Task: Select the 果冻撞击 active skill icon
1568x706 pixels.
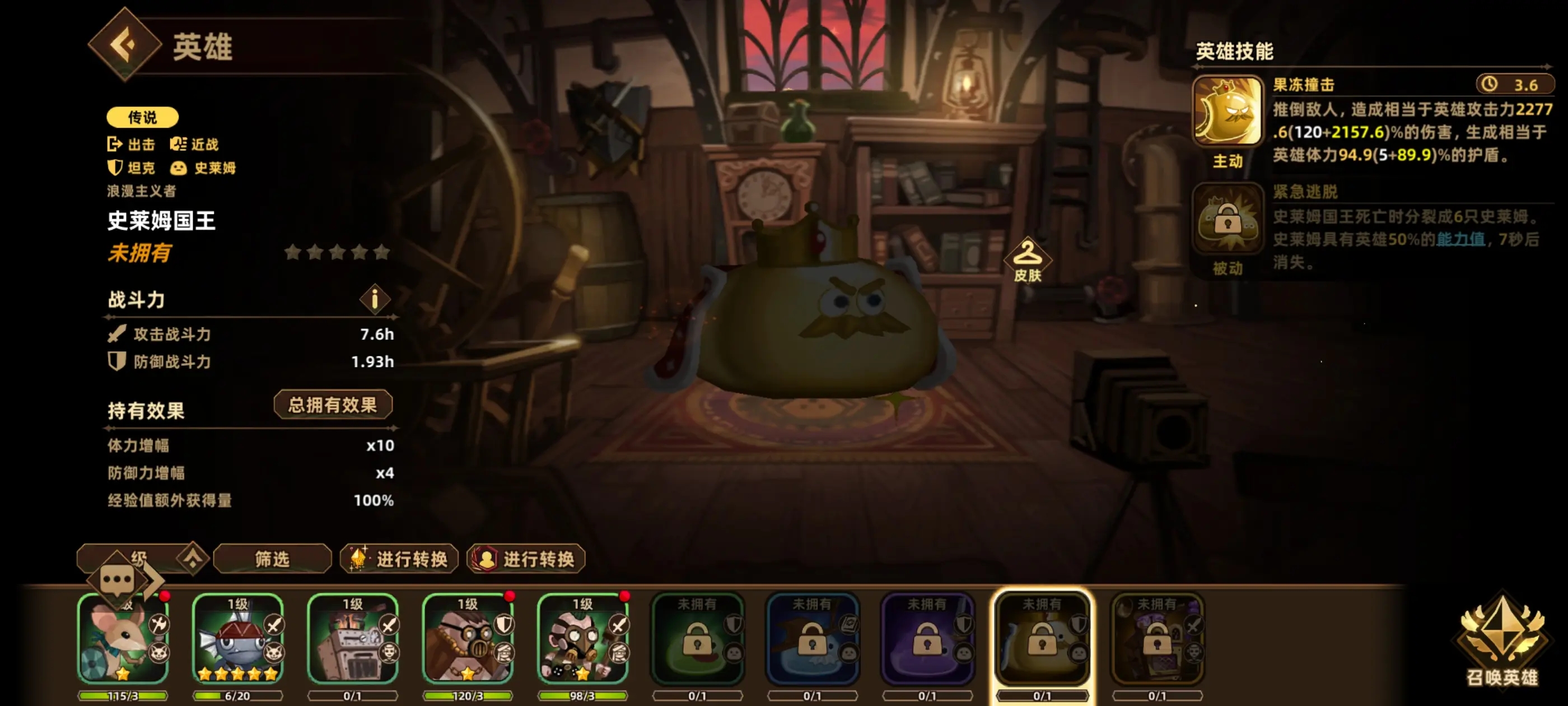Action: point(1227,112)
